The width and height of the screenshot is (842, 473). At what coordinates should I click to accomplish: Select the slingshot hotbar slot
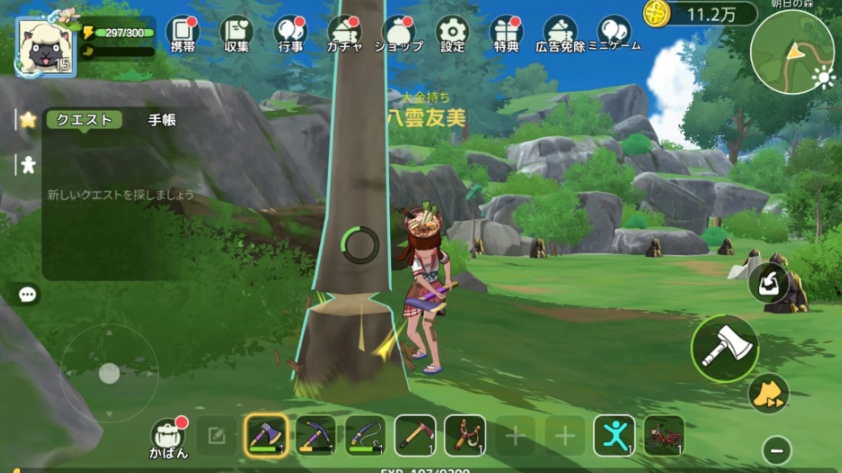(465, 435)
